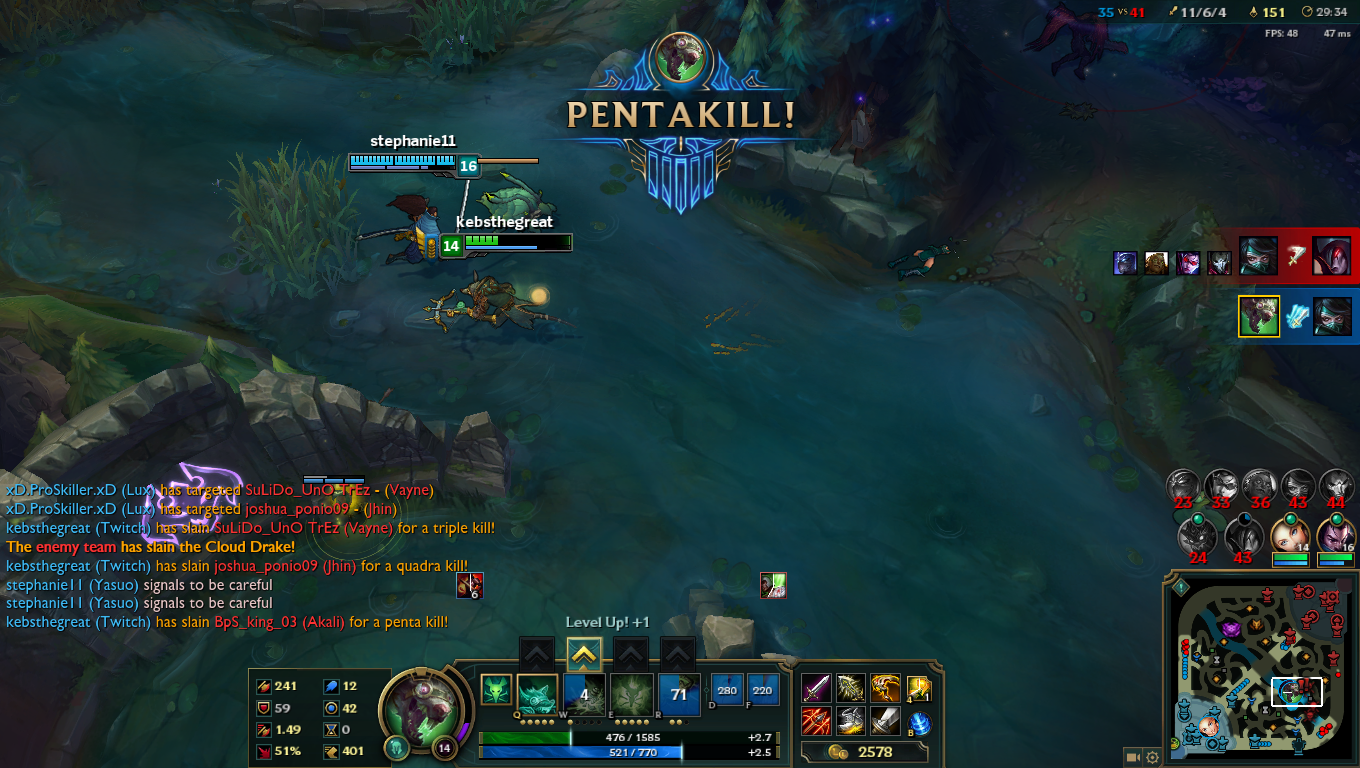1360x768 pixels.
Task: Activate Twitch's Q Ambush ability
Action: pyautogui.click(x=537, y=692)
